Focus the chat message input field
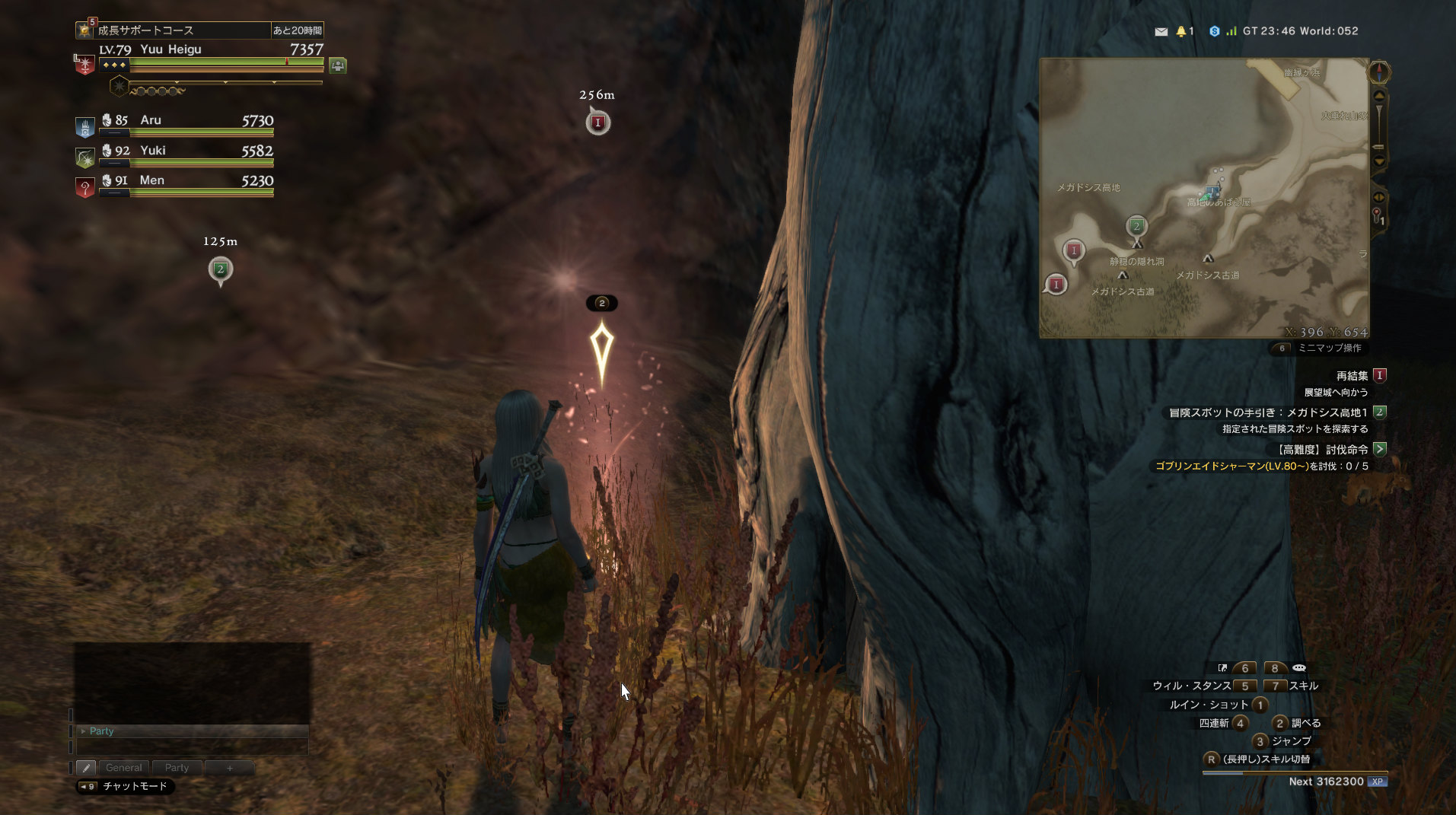Viewport: 1456px width, 815px height. pos(193,747)
